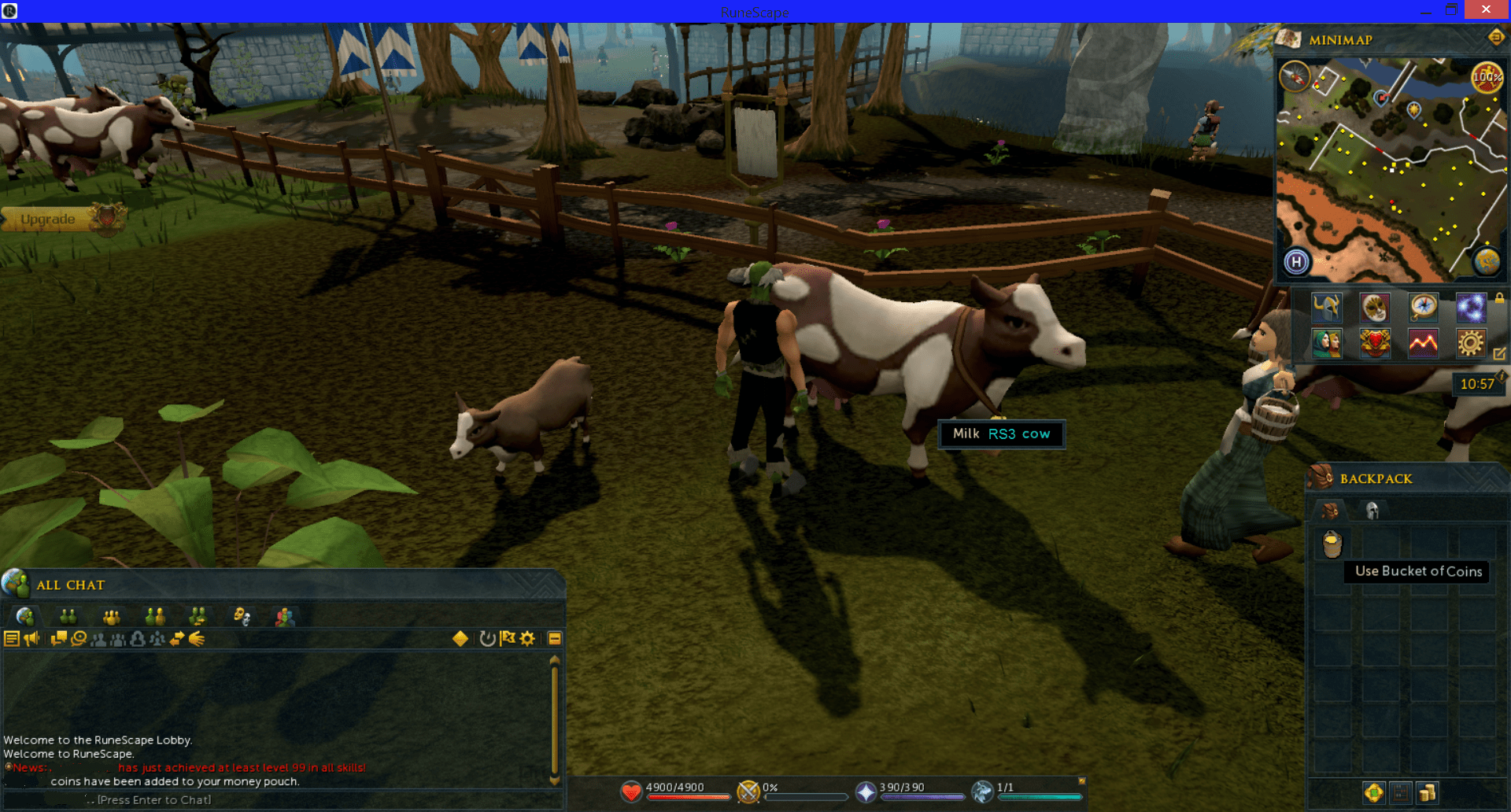Open the Hero interface horned helmet icon
The image size is (1511, 812).
(x=1327, y=308)
